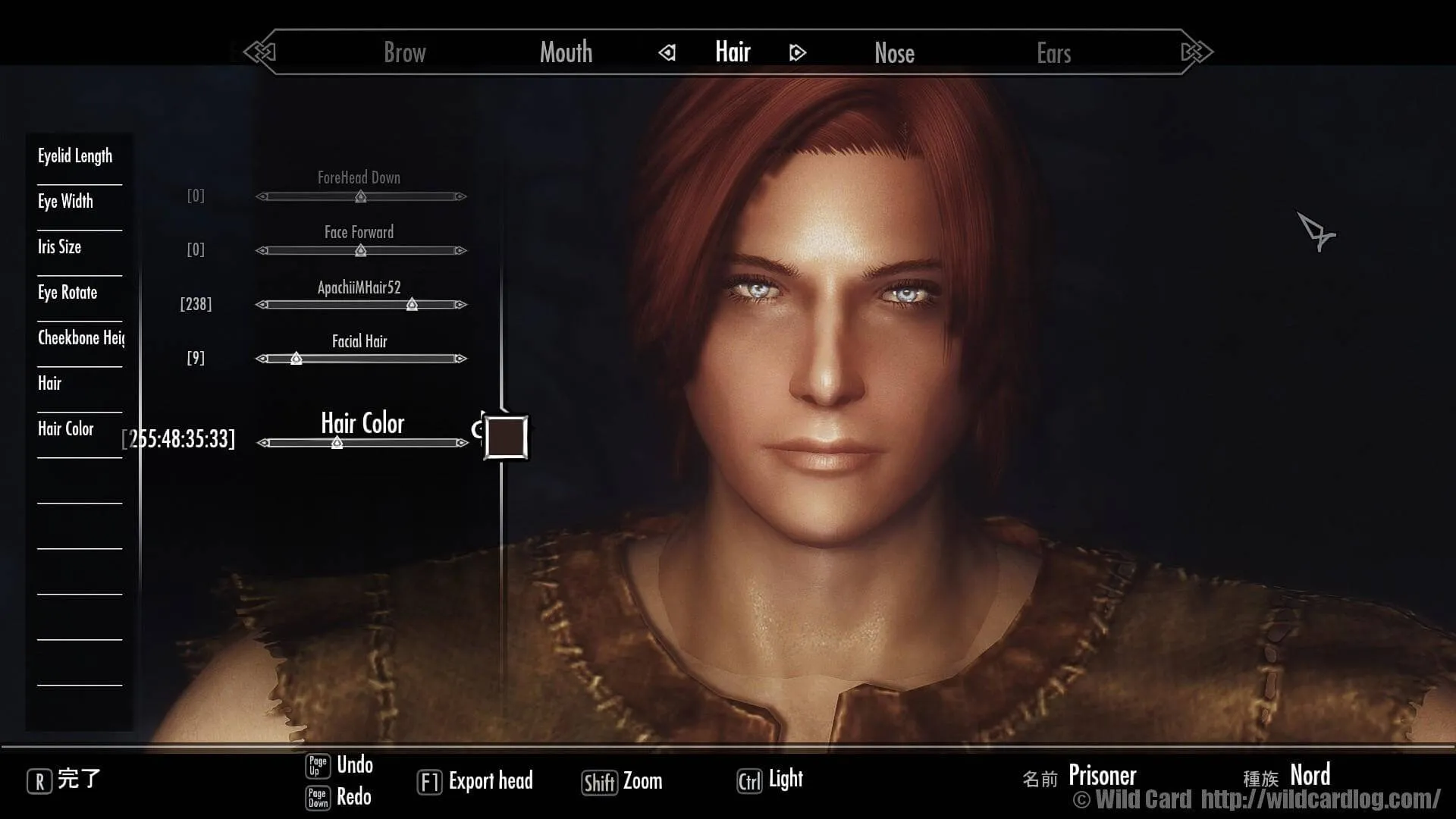Go to the Ears tab
The image size is (1456, 819).
click(x=1053, y=53)
